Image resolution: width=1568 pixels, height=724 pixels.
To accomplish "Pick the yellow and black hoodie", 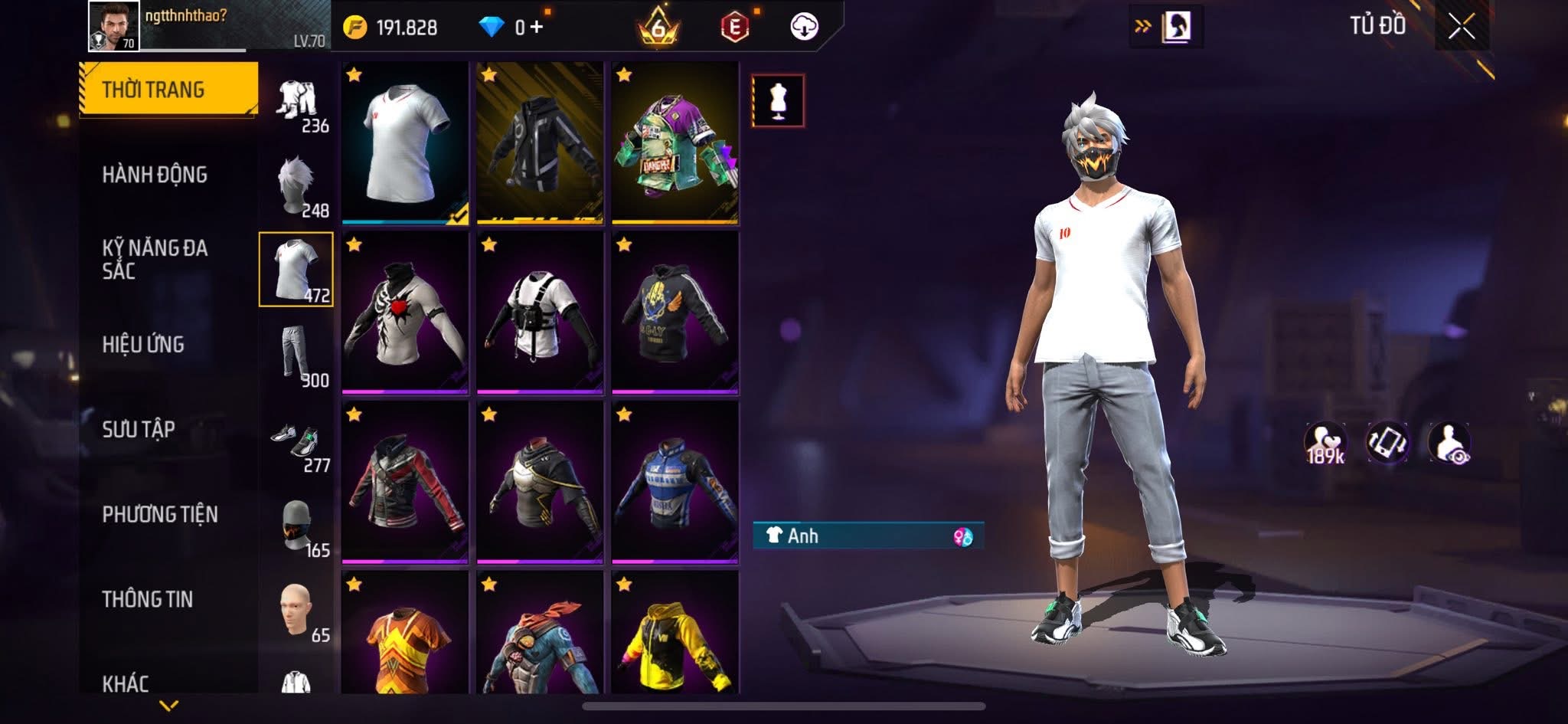I will 675,634.
